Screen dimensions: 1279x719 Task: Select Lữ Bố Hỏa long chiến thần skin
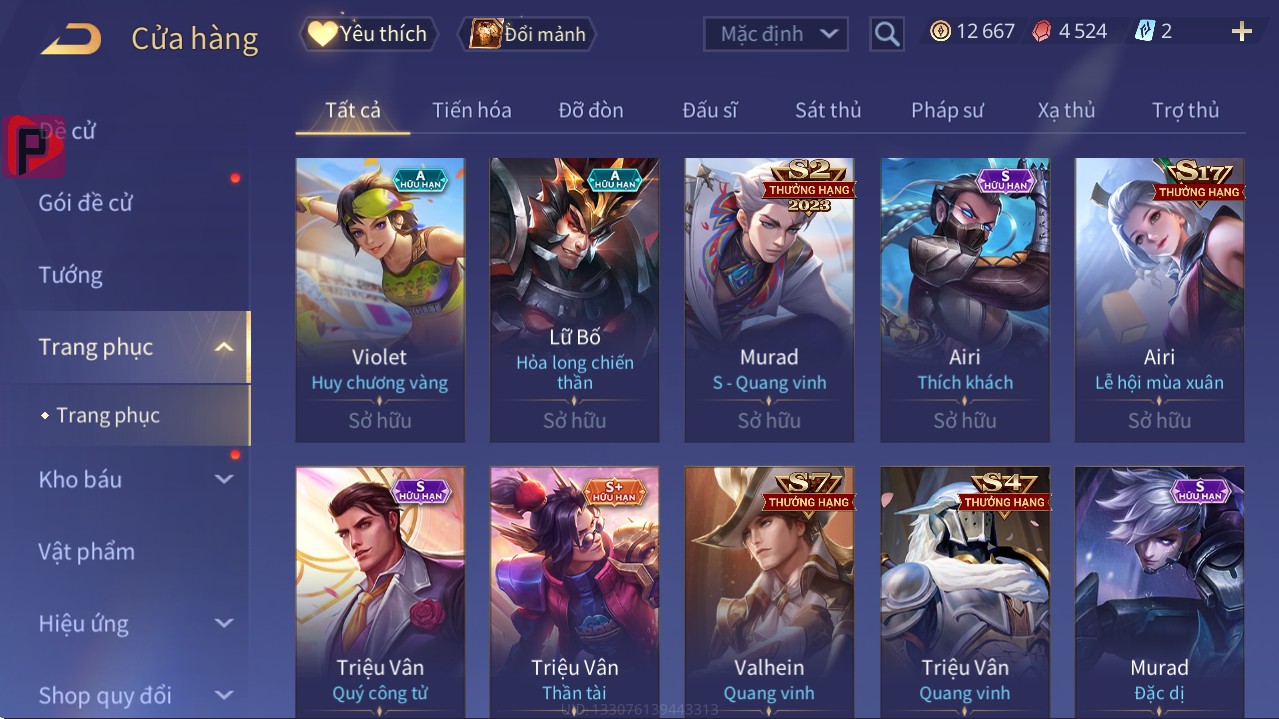point(575,299)
